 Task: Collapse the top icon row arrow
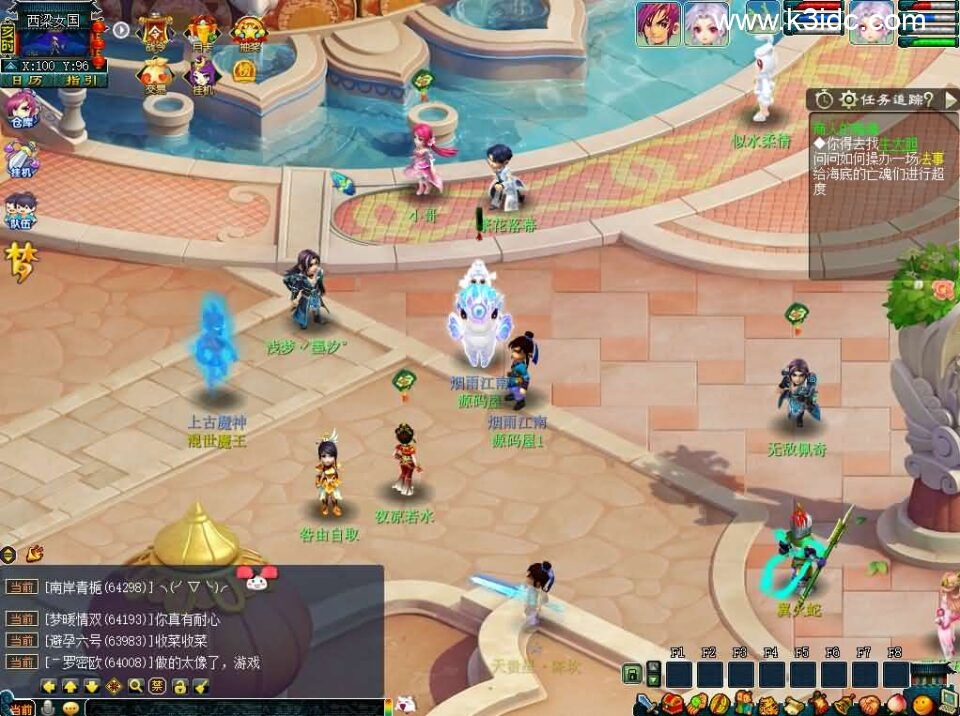point(121,30)
